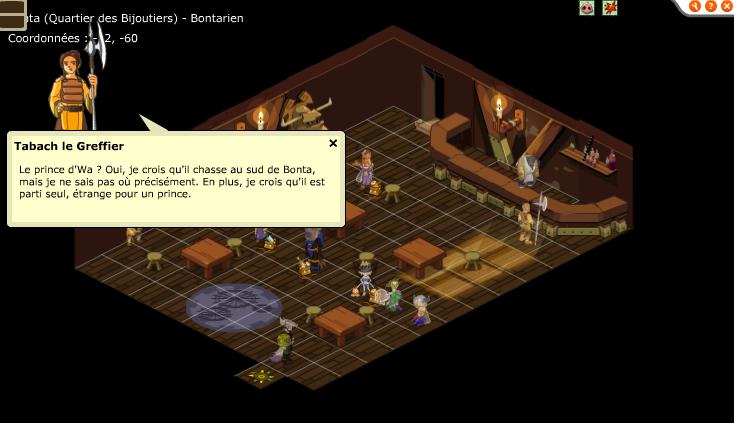
Task: Open the wrench options button
Action: point(696,6)
